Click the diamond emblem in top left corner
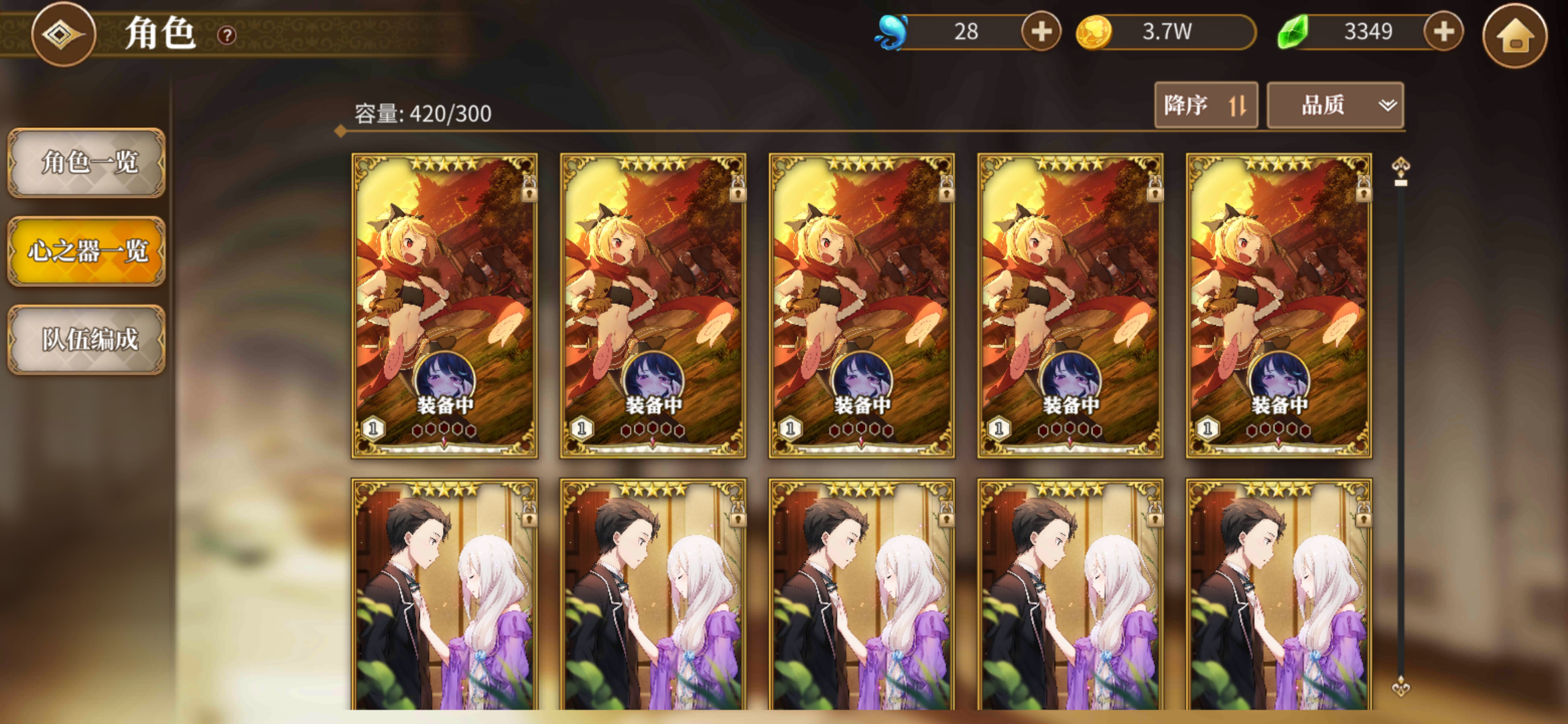1568x724 pixels. click(63, 34)
